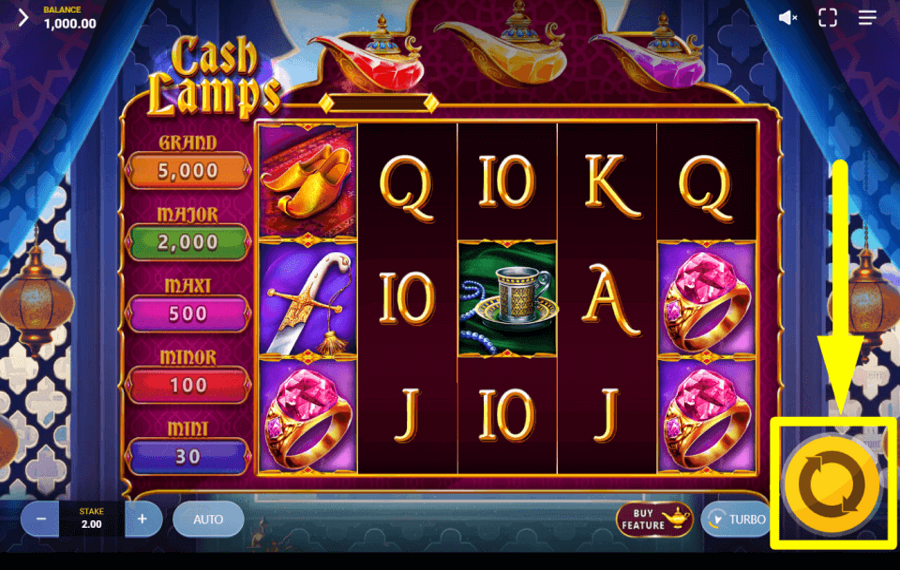Increase the stake with the plus button

pos(143,519)
